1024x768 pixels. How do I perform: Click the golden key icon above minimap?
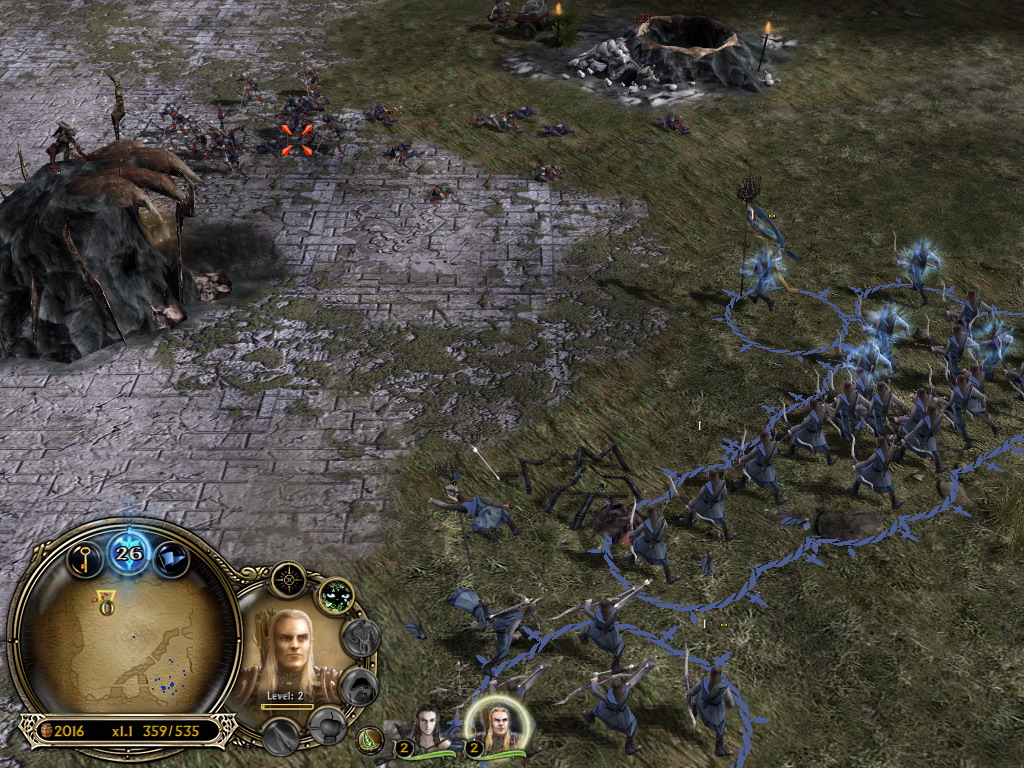[86, 556]
